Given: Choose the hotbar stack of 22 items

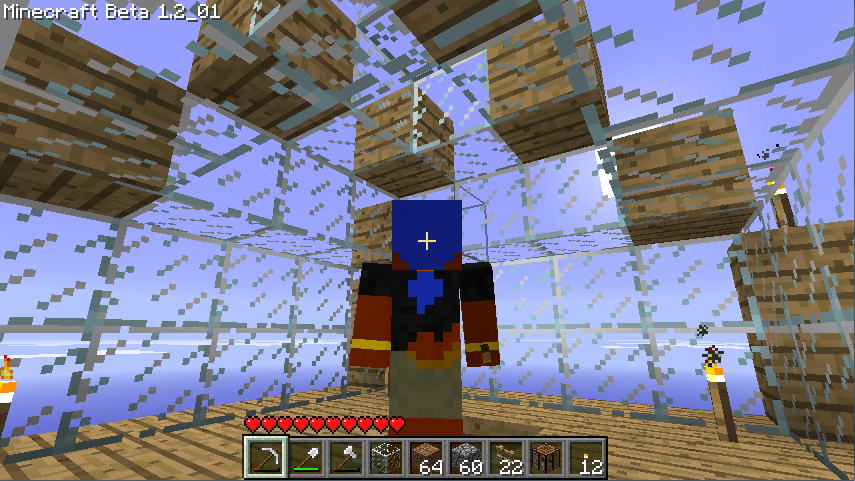Looking at the screenshot, I should tap(505, 459).
